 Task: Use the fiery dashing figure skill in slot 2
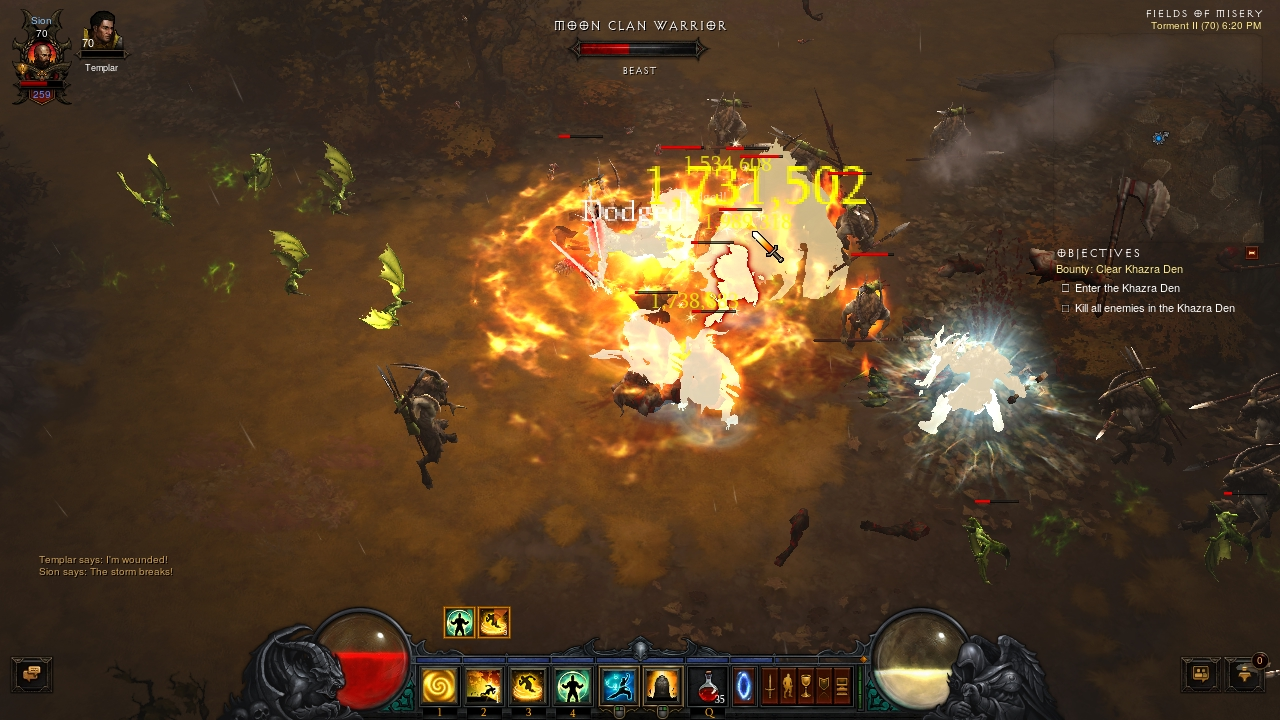click(484, 687)
